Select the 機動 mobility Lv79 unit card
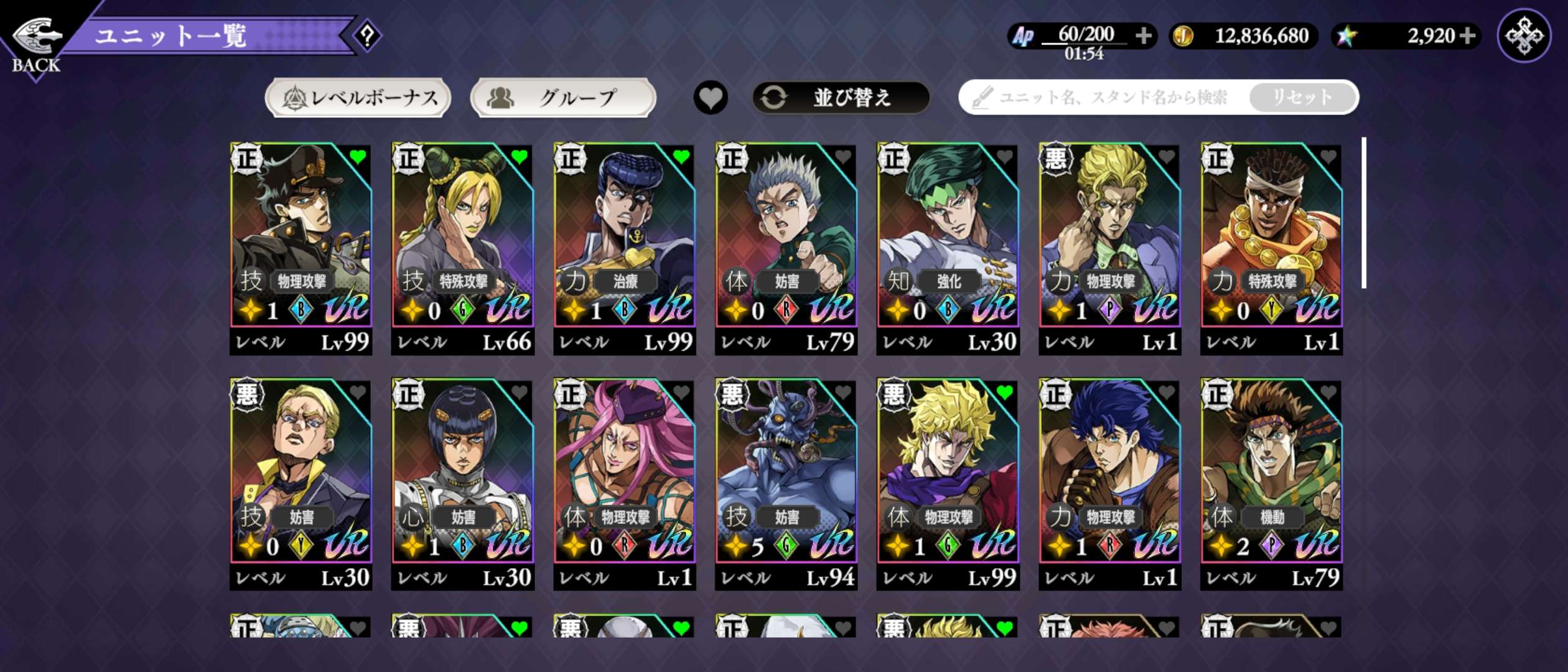 [x=1271, y=484]
